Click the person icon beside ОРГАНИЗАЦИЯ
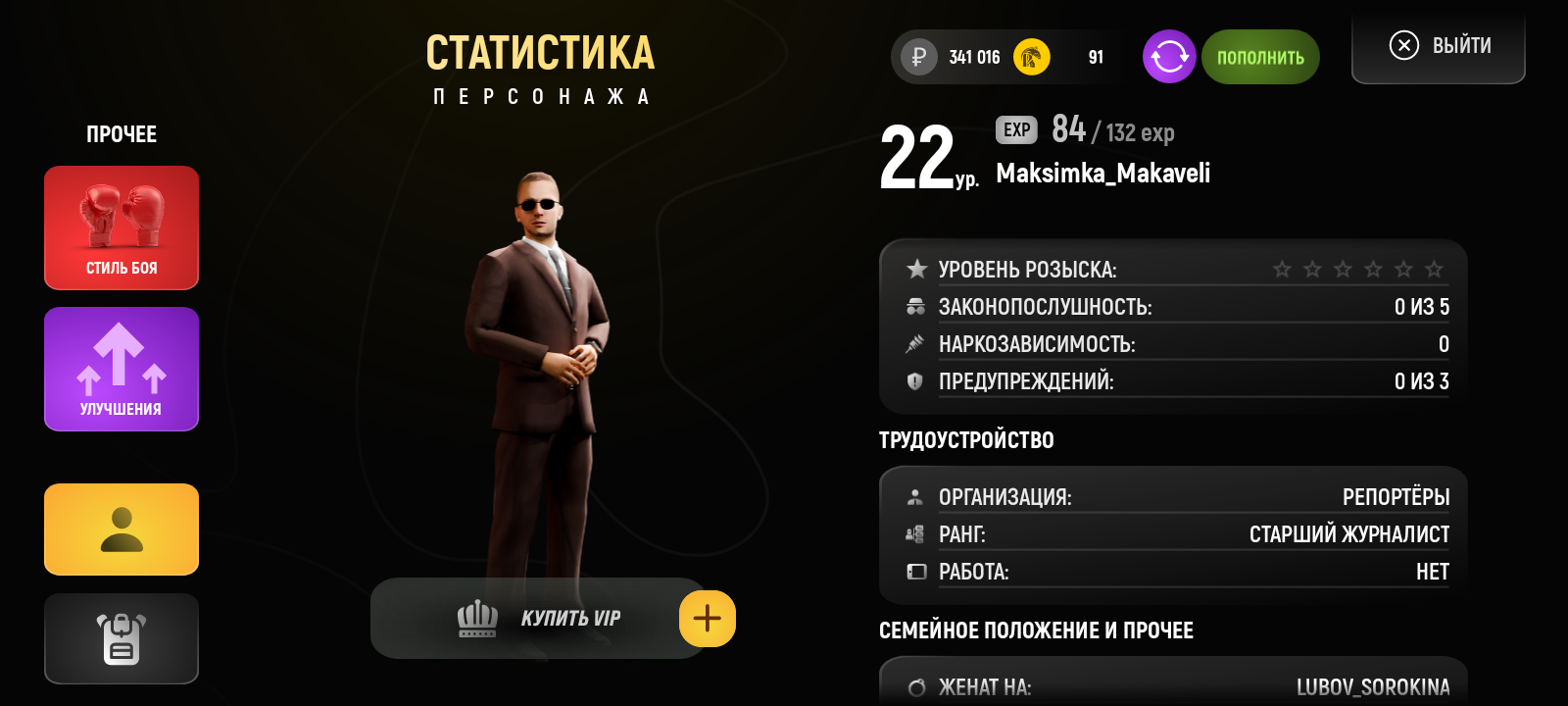The width and height of the screenshot is (1568, 706). pyautogui.click(x=916, y=496)
